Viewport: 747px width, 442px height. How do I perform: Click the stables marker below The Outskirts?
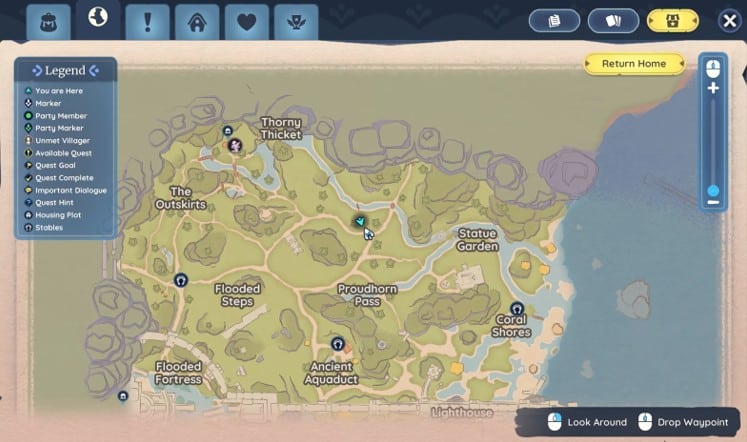coord(181,281)
